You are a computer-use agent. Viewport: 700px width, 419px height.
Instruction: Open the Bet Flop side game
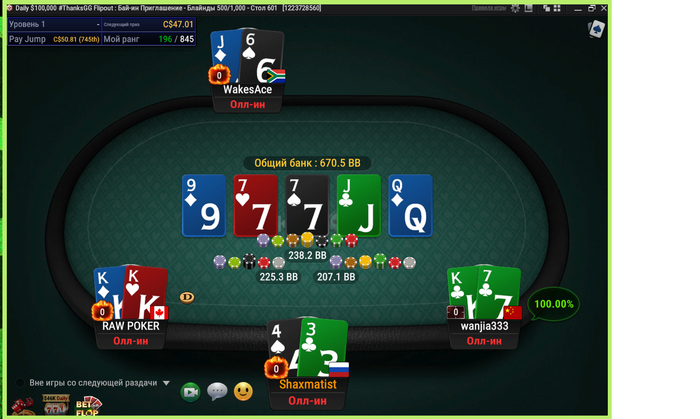coord(88,406)
